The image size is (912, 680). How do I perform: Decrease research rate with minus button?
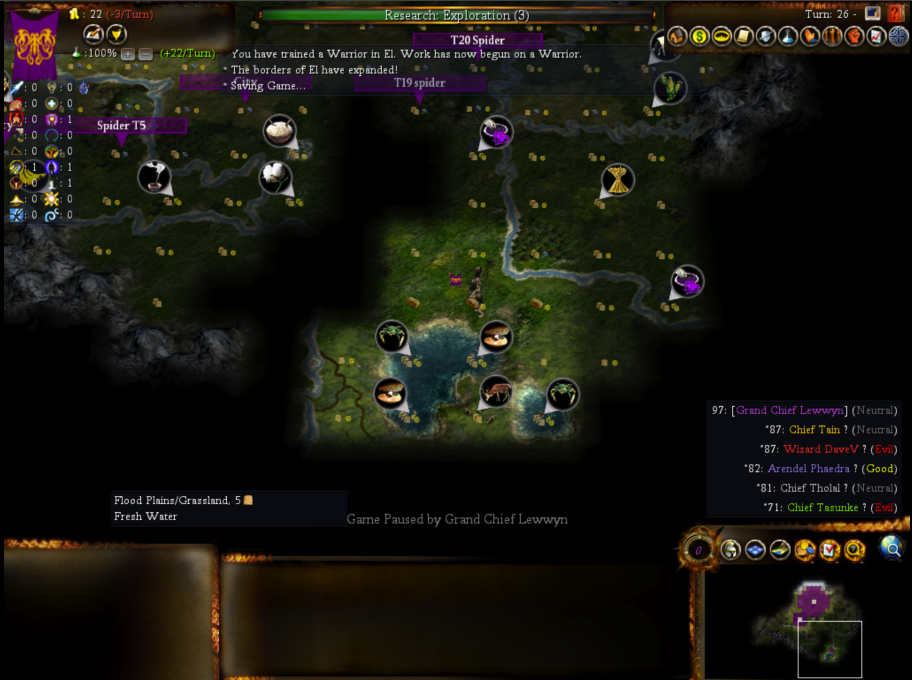pos(146,53)
